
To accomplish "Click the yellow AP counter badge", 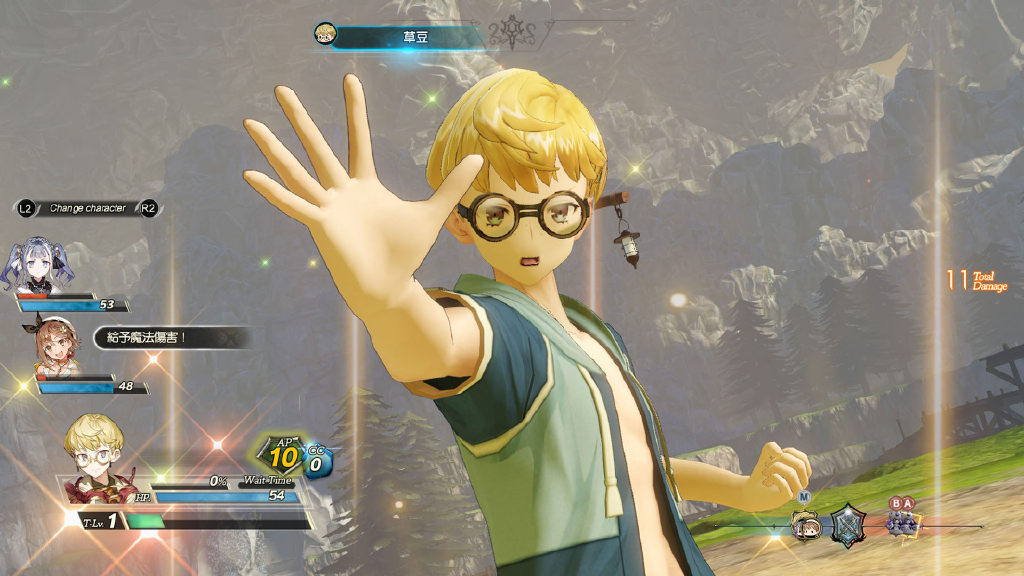I will (x=282, y=456).
